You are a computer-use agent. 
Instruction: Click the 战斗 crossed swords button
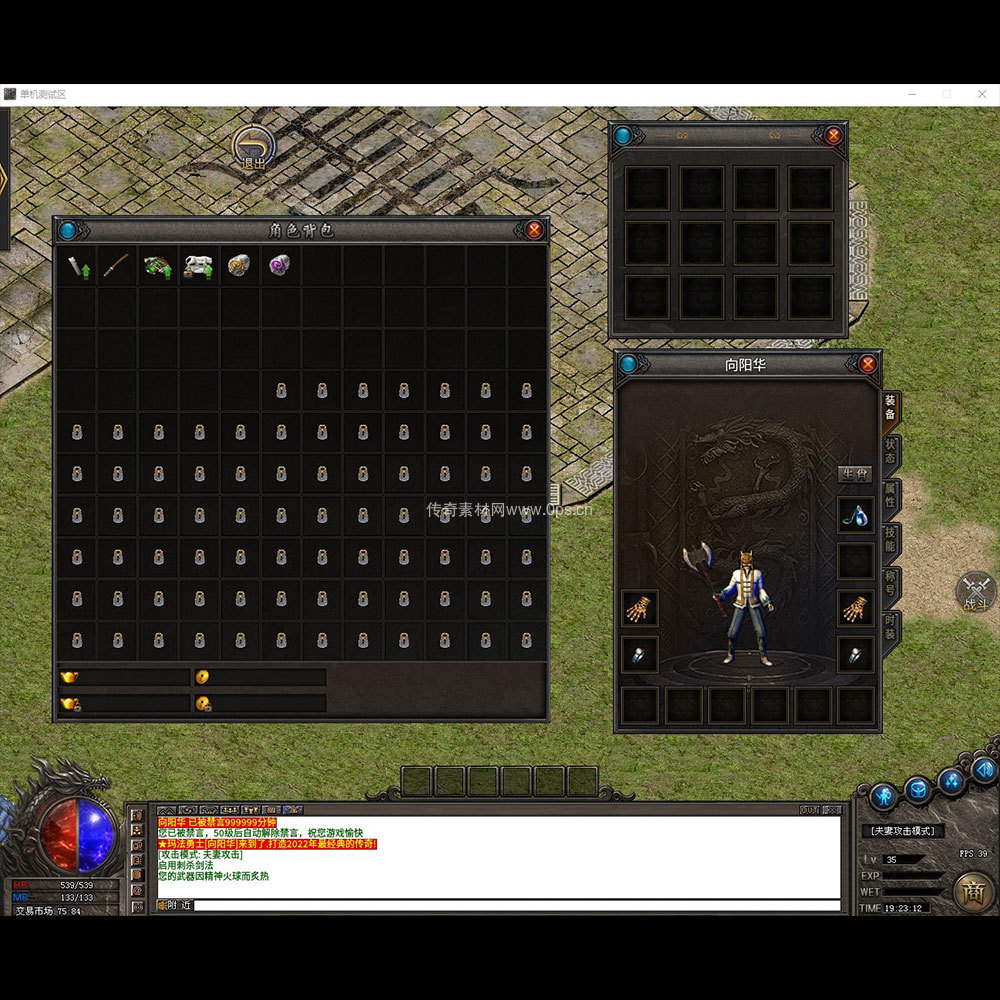pyautogui.click(x=976, y=592)
